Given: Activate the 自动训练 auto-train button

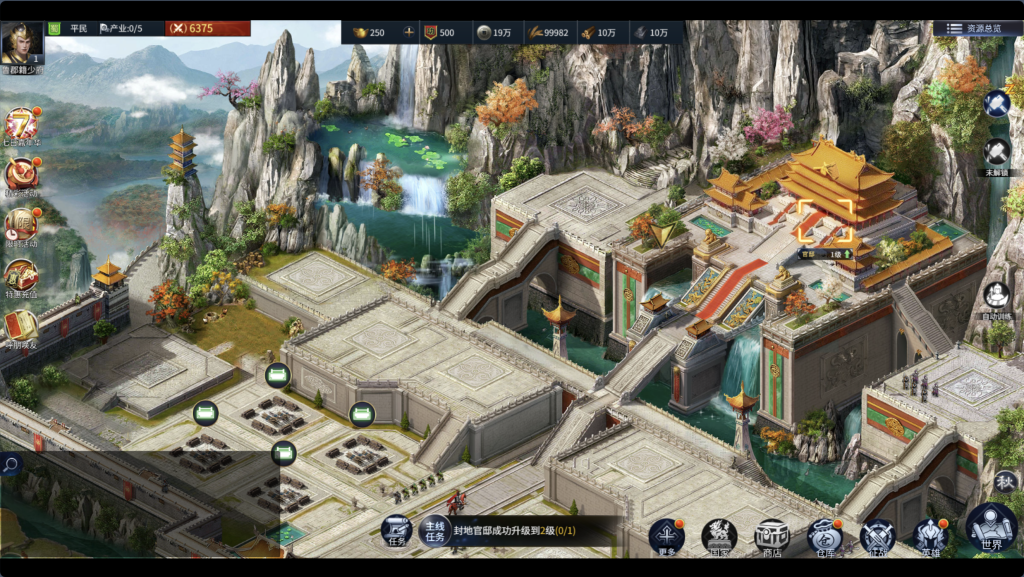Looking at the screenshot, I should coord(996,296).
